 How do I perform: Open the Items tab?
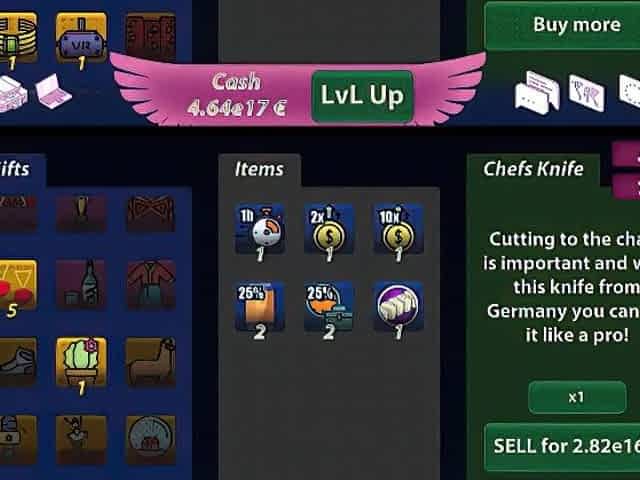(x=259, y=169)
